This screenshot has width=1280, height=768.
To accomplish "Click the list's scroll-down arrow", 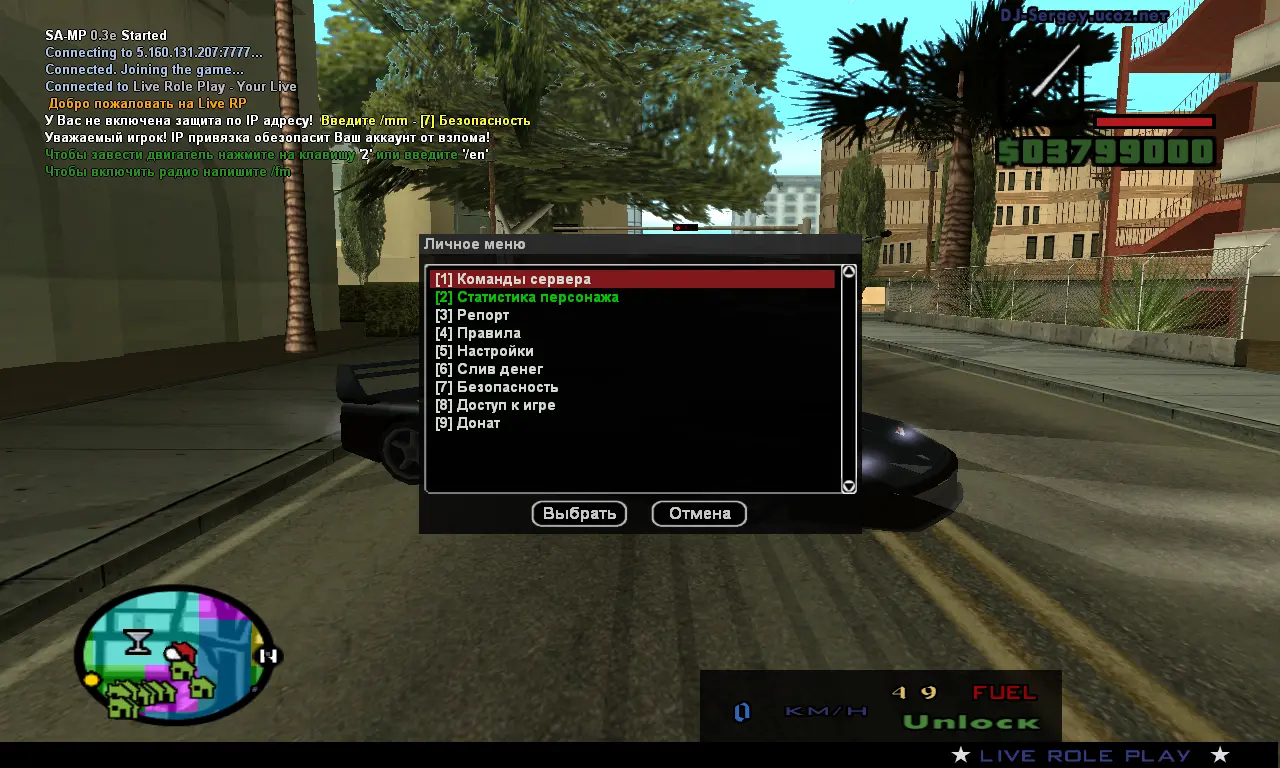I will tap(849, 486).
